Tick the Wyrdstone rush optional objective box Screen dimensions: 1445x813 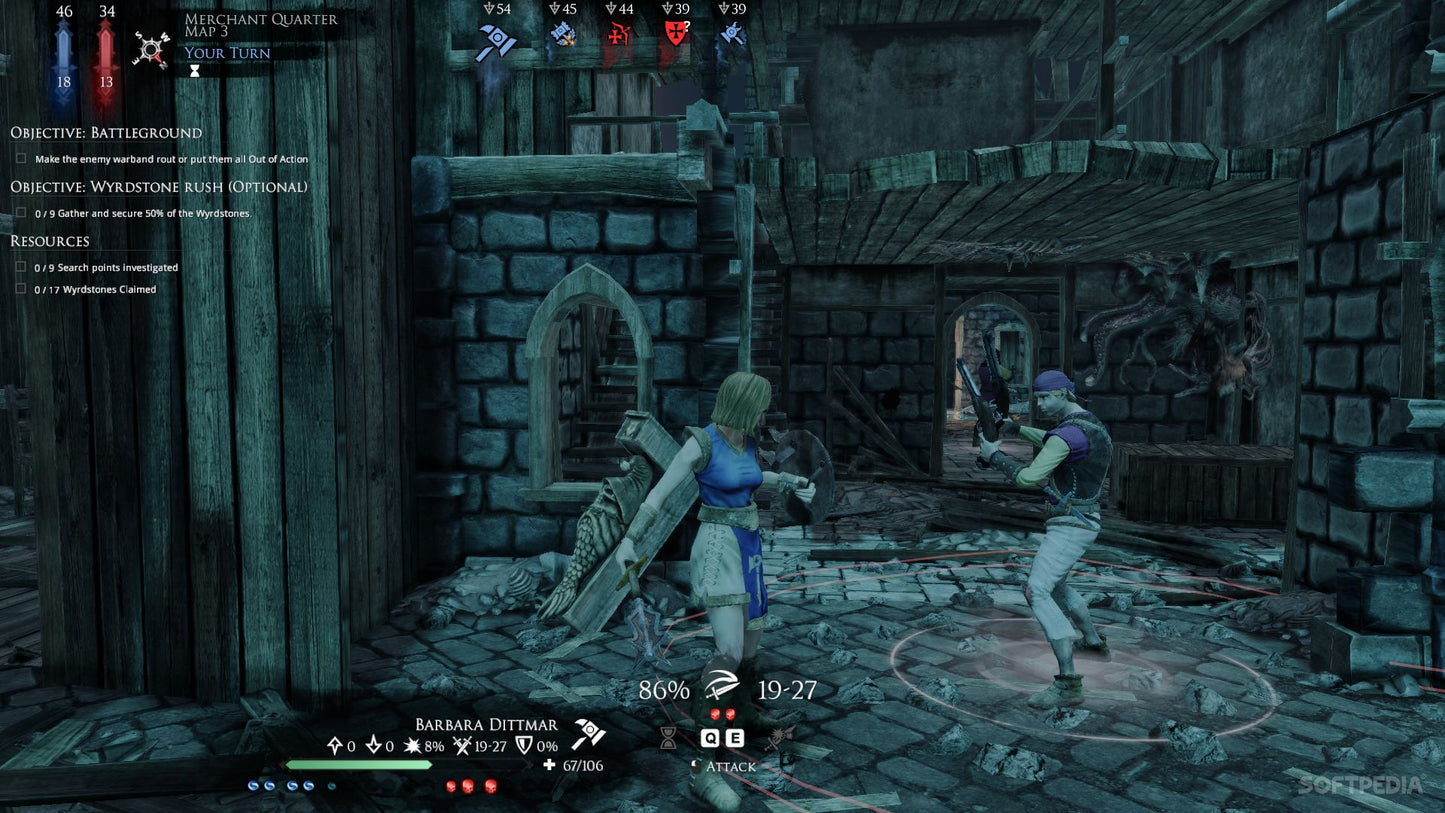pyautogui.click(x=21, y=211)
